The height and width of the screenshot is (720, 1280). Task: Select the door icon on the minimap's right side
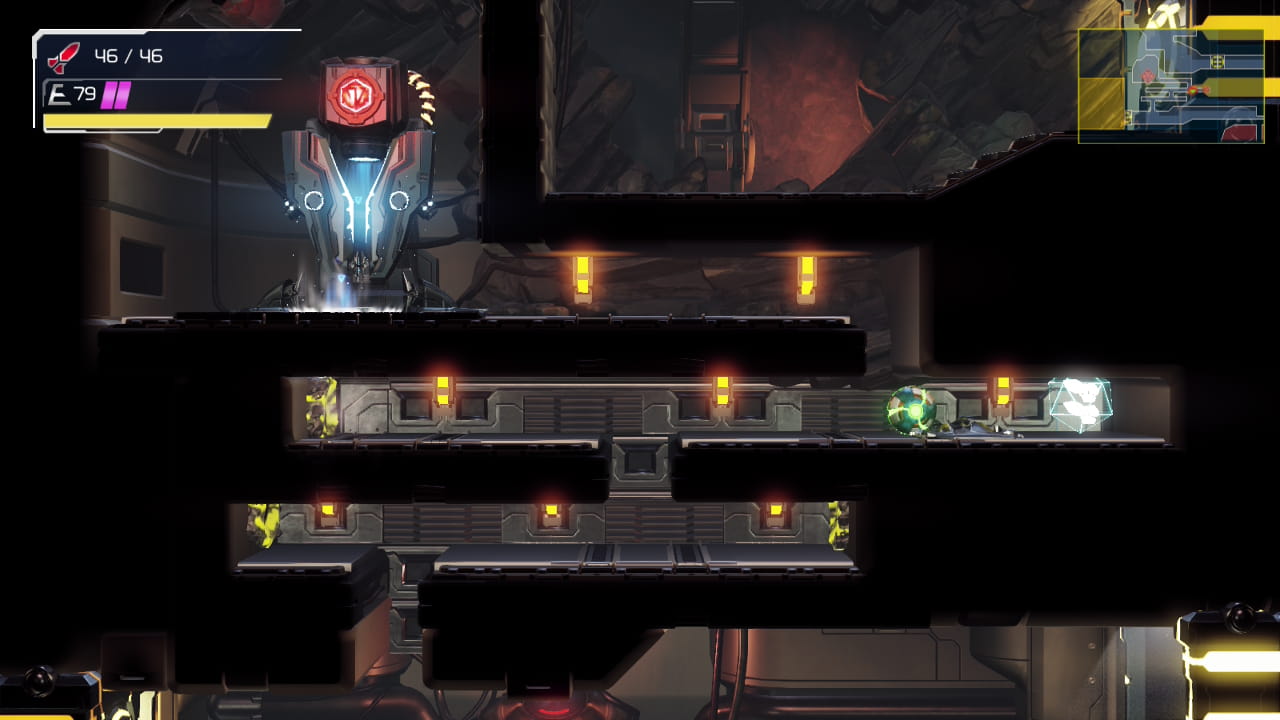coord(1216,61)
